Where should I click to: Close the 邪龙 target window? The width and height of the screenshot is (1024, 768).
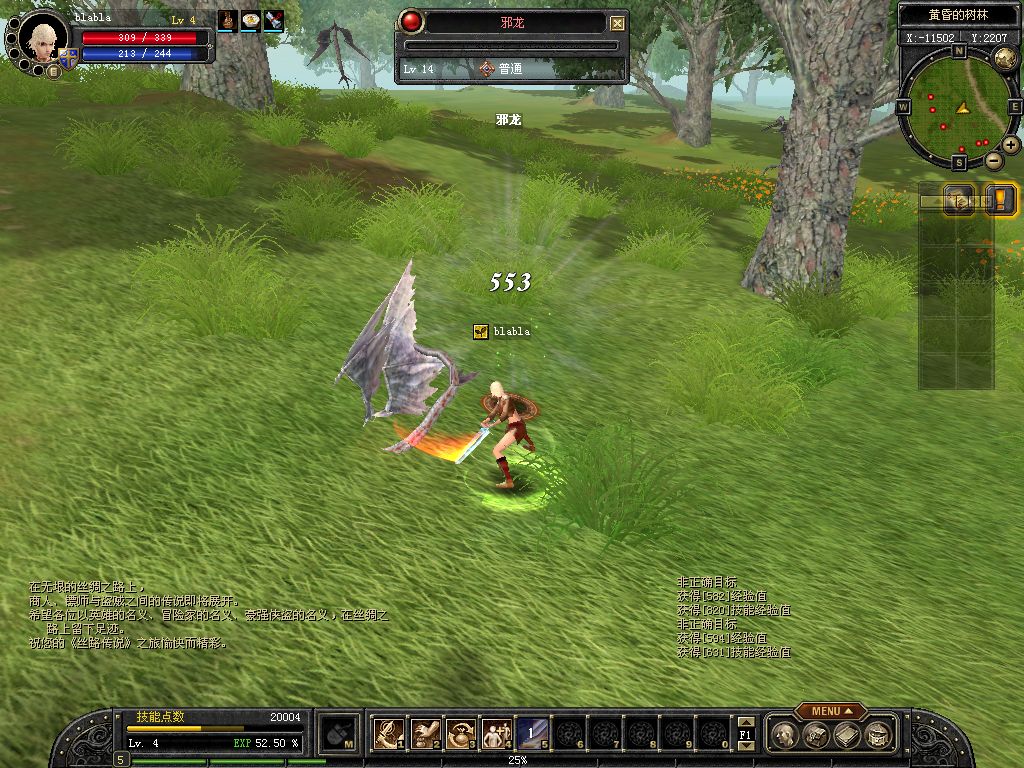tap(618, 23)
